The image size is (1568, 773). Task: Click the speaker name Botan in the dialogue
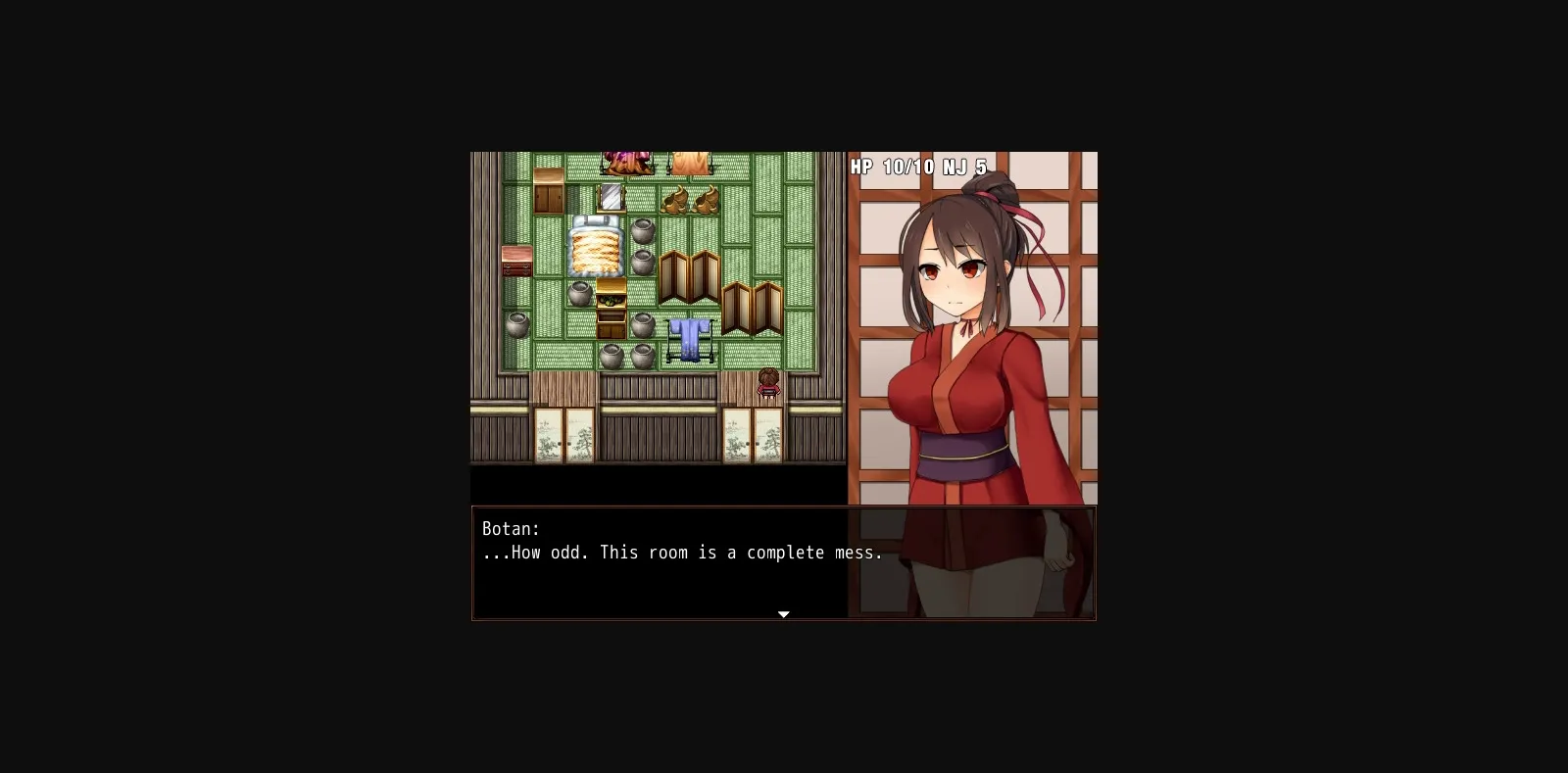tap(511, 528)
